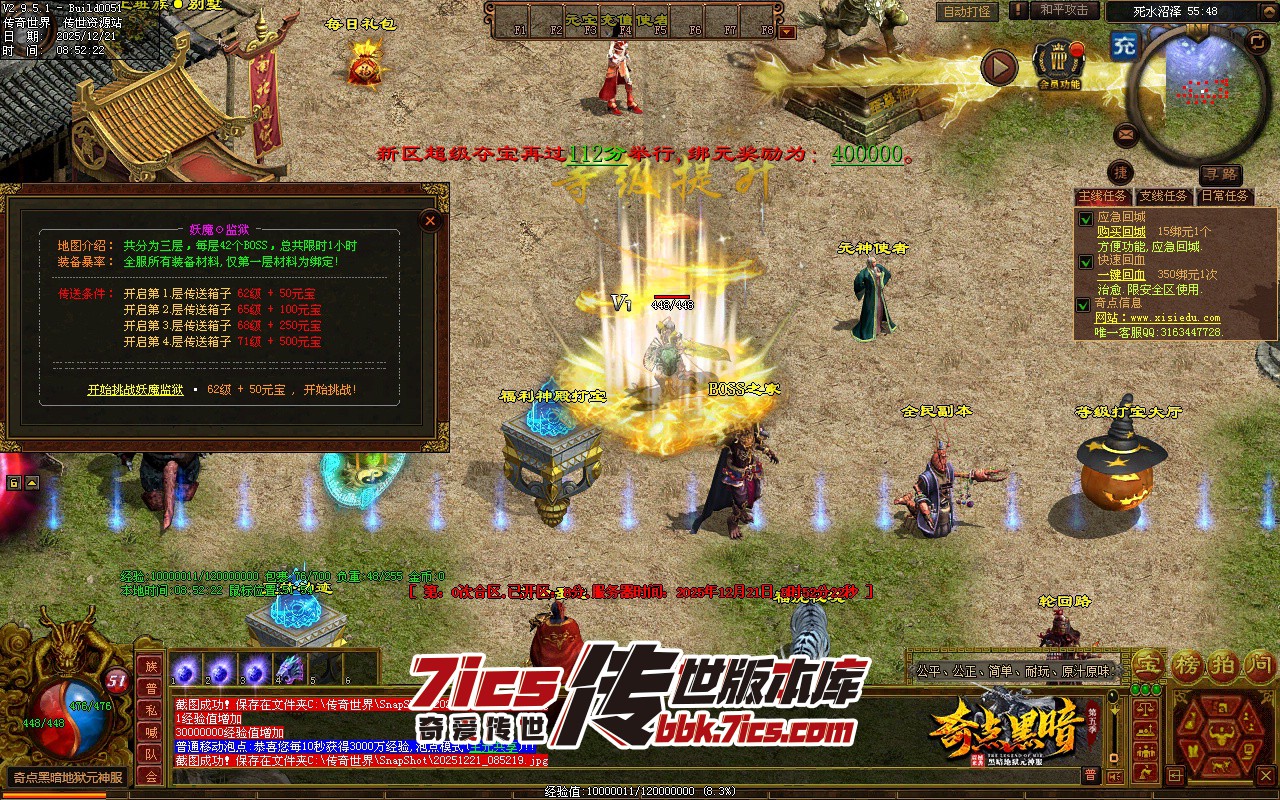Switch to the 主线任务 tab

pyautogui.click(x=1103, y=197)
